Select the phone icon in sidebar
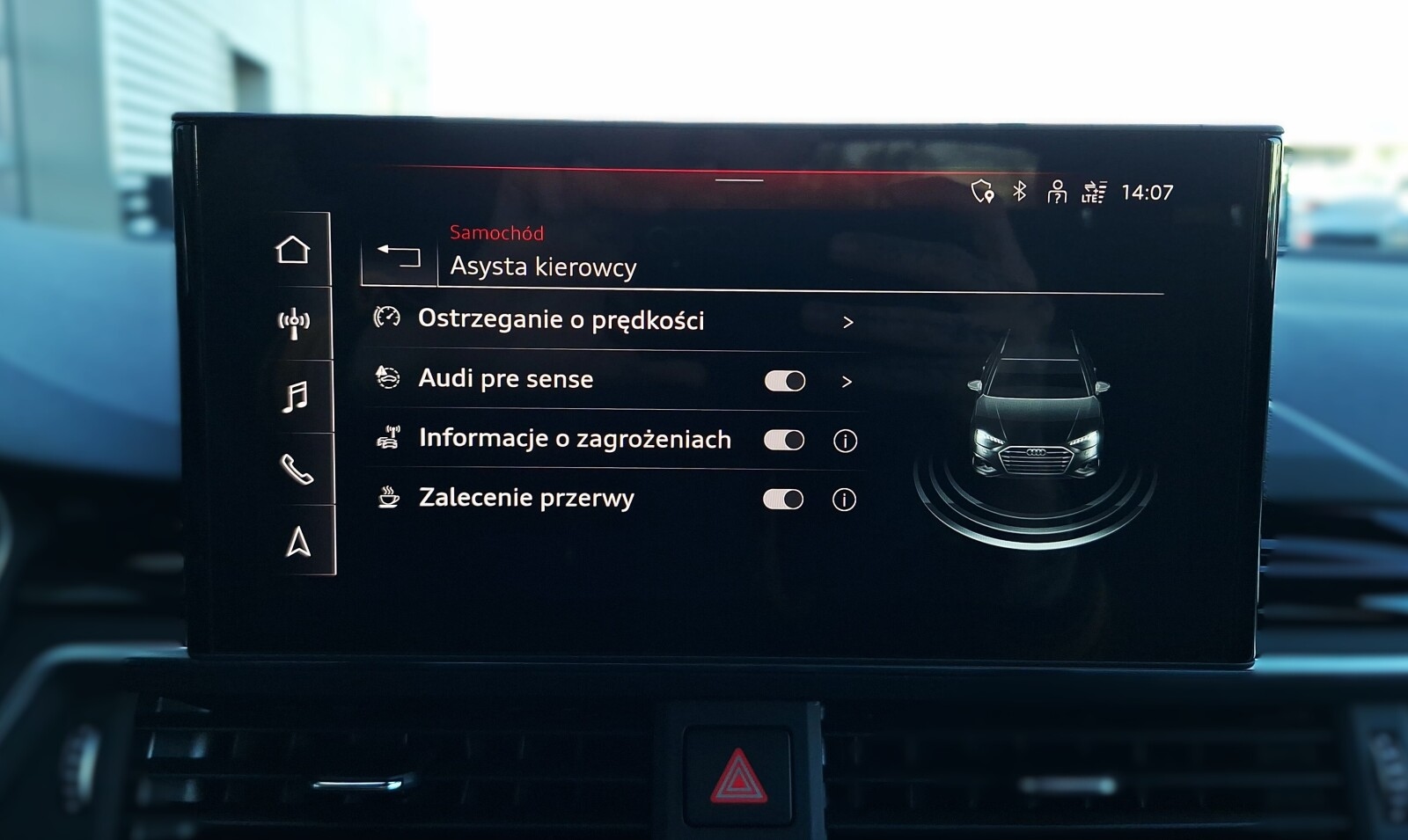The height and width of the screenshot is (840, 1408). point(297,471)
